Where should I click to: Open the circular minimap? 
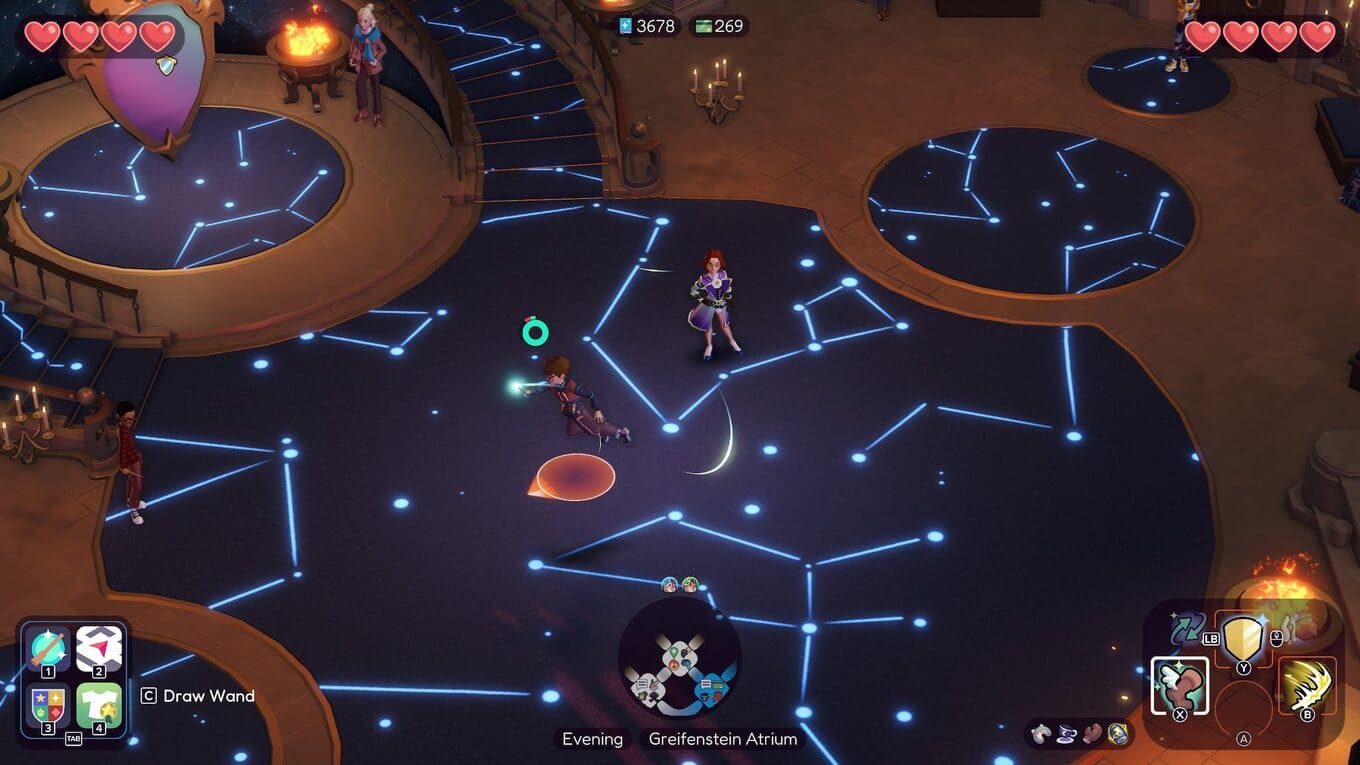tap(680, 661)
